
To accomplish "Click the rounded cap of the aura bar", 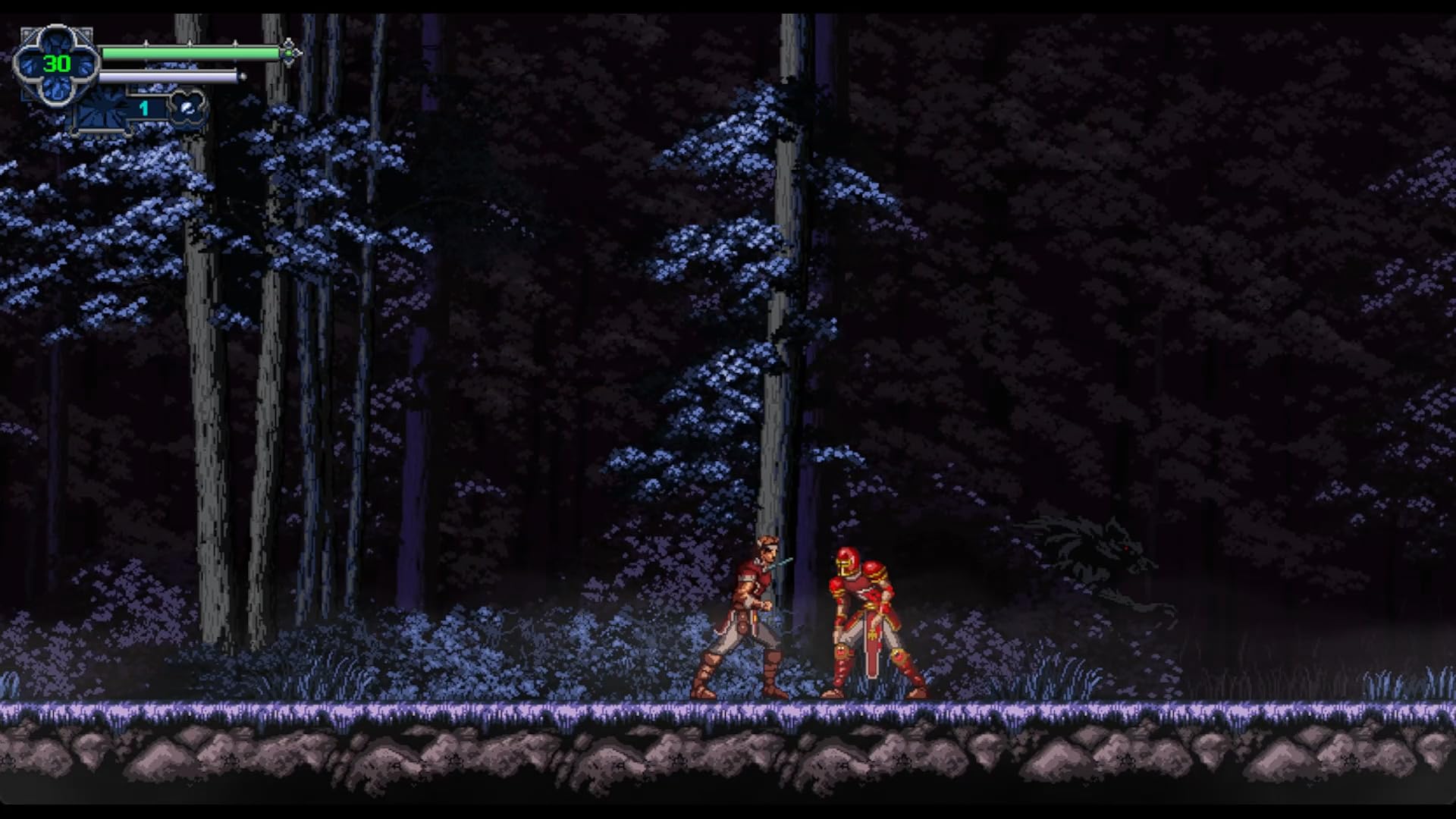I will pos(242,77).
